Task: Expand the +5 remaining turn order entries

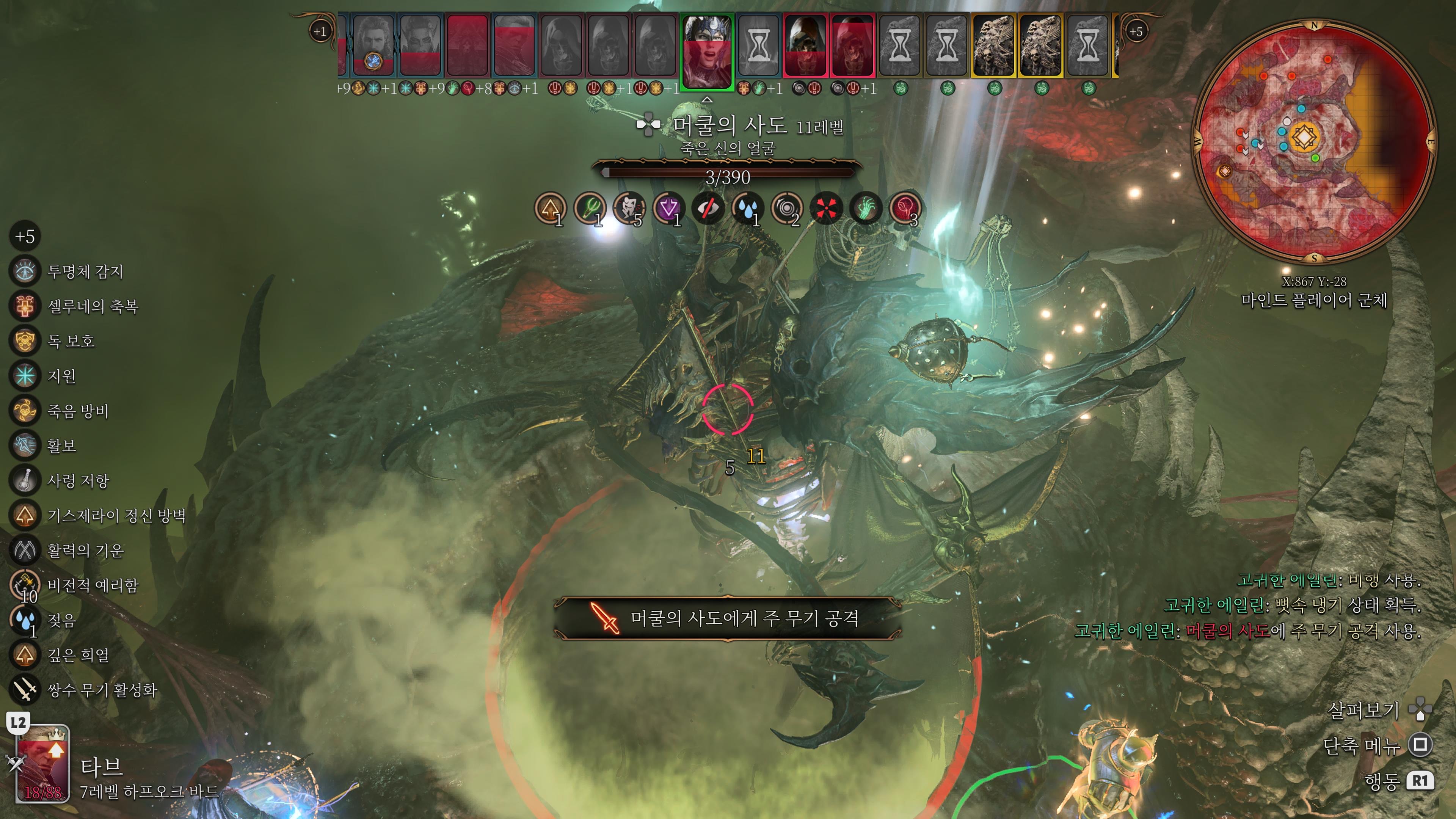Action: (x=1136, y=31)
